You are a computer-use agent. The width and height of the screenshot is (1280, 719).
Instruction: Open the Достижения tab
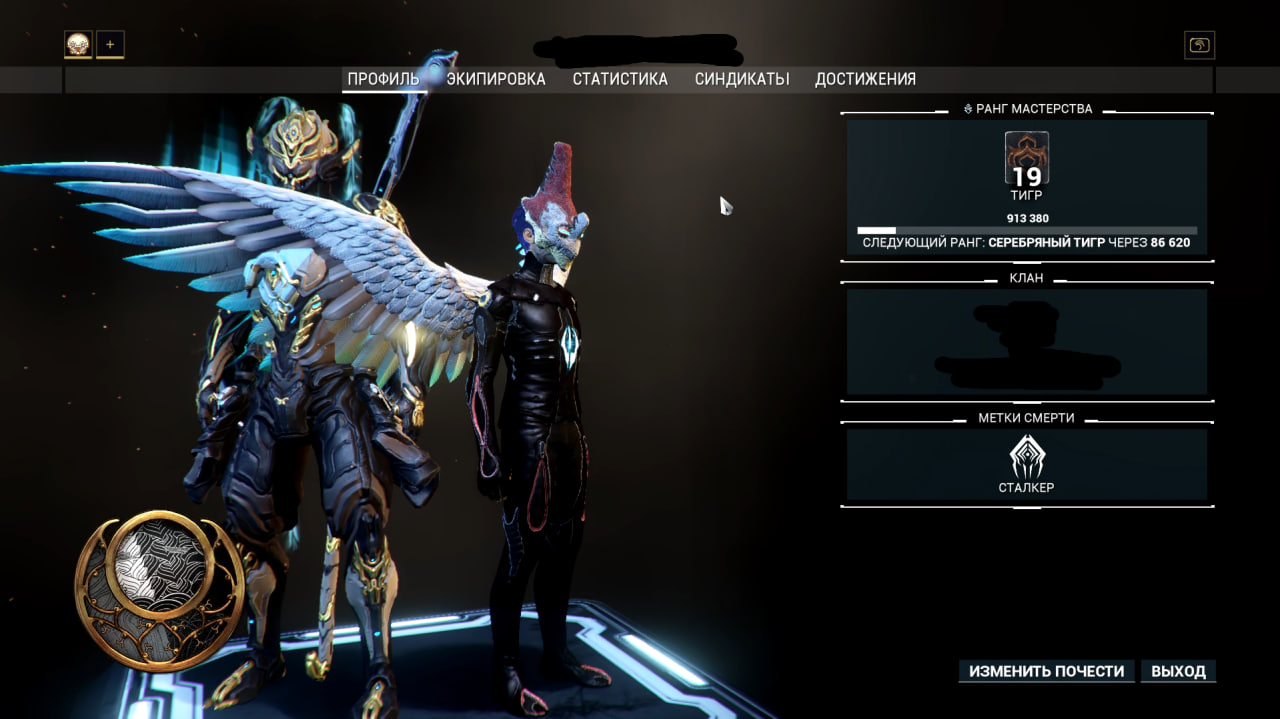[x=865, y=79]
